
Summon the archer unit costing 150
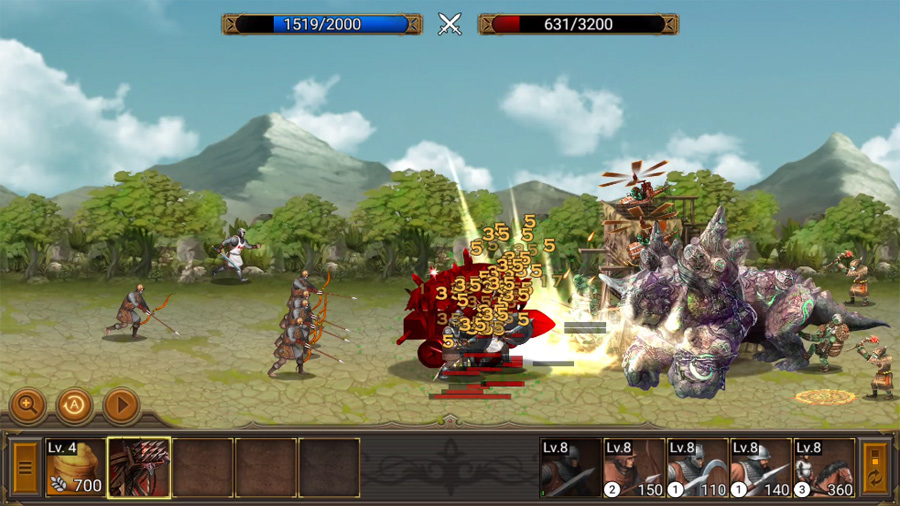(633, 468)
